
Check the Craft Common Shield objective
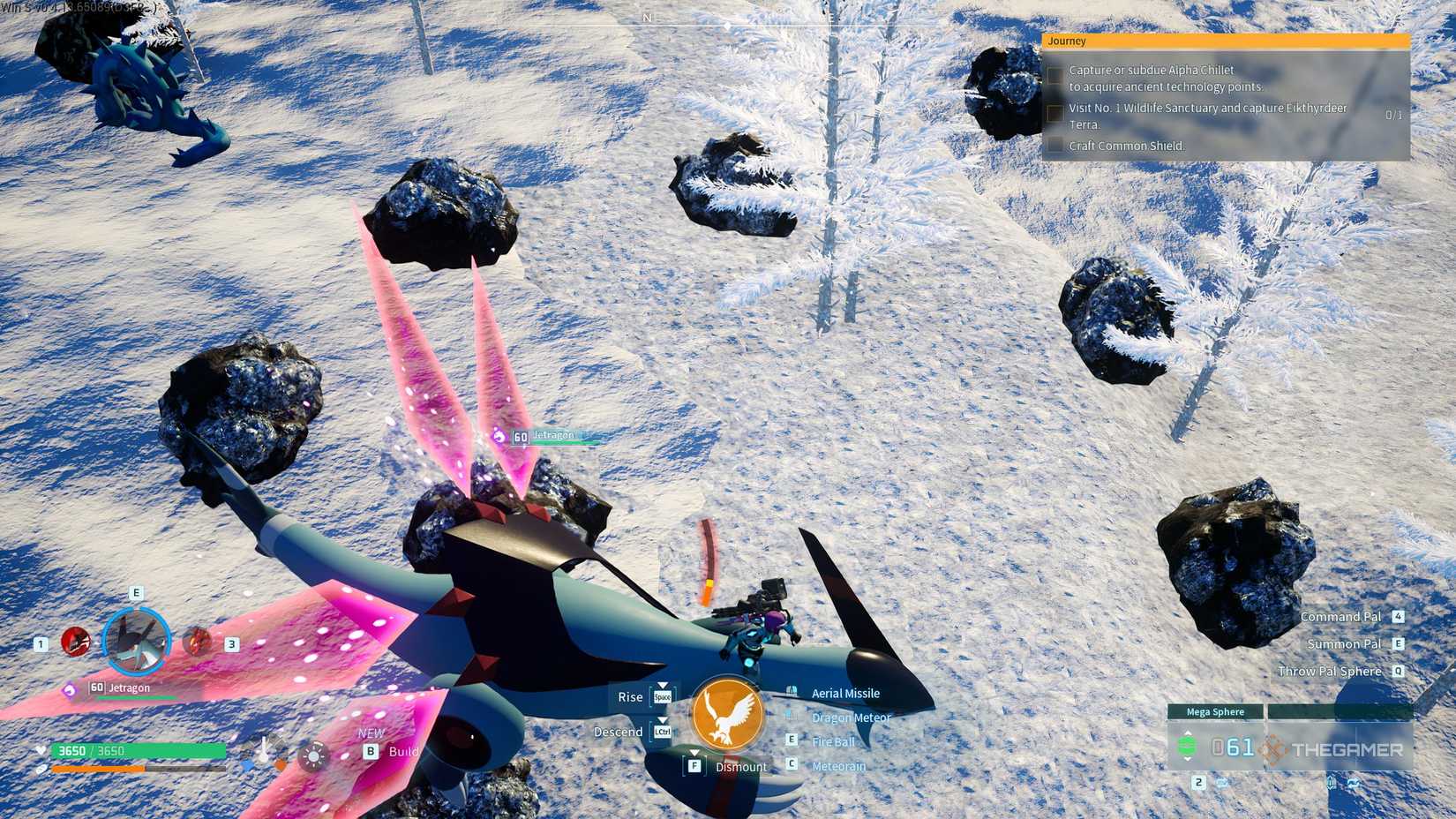(1055, 143)
